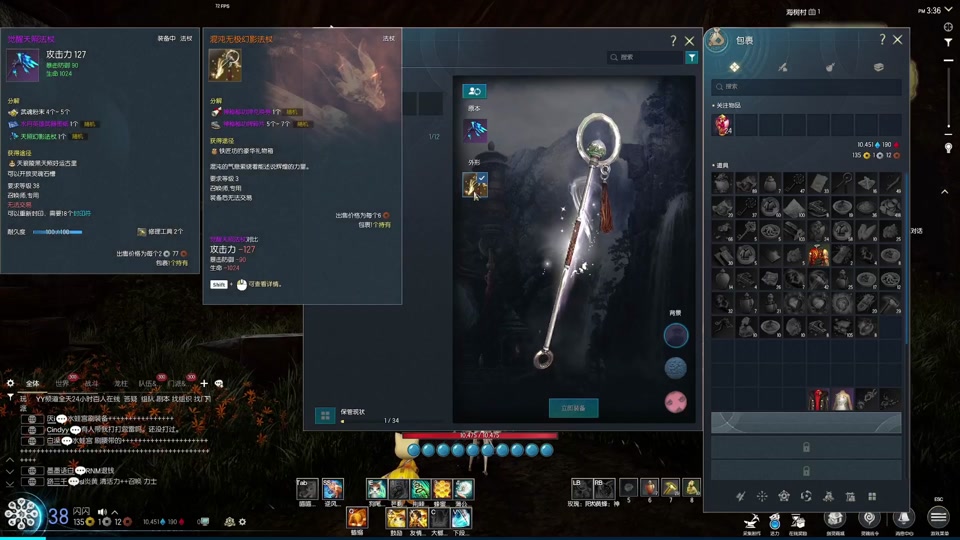The height and width of the screenshot is (540, 960).
Task: Close the 包裹 inventory window
Action: (897, 40)
